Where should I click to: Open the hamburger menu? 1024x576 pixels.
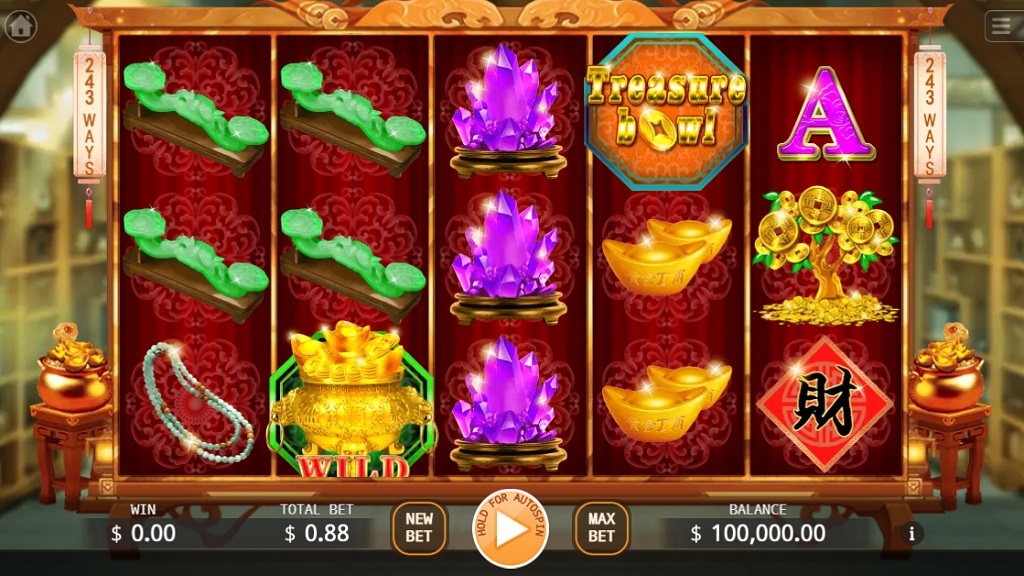1003,26
